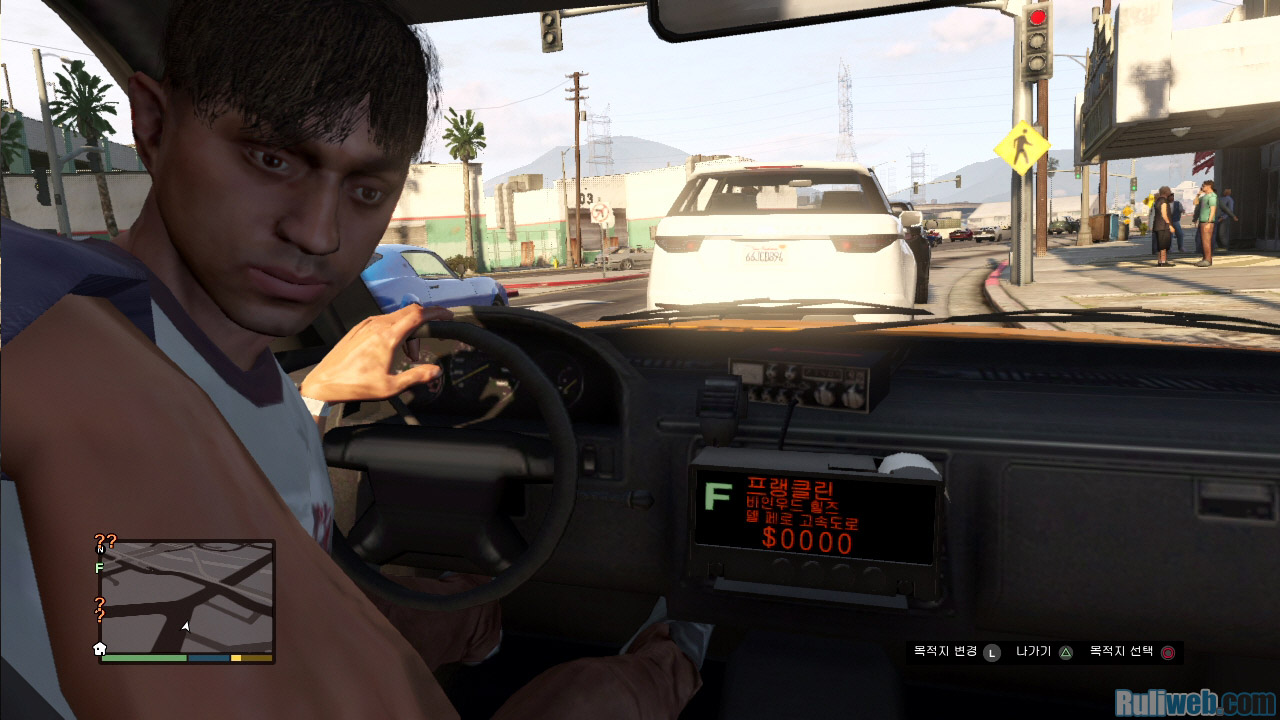This screenshot has width=1280, height=720.
Task: Select the white safehouse icon on the minimap
Action: tap(100, 649)
